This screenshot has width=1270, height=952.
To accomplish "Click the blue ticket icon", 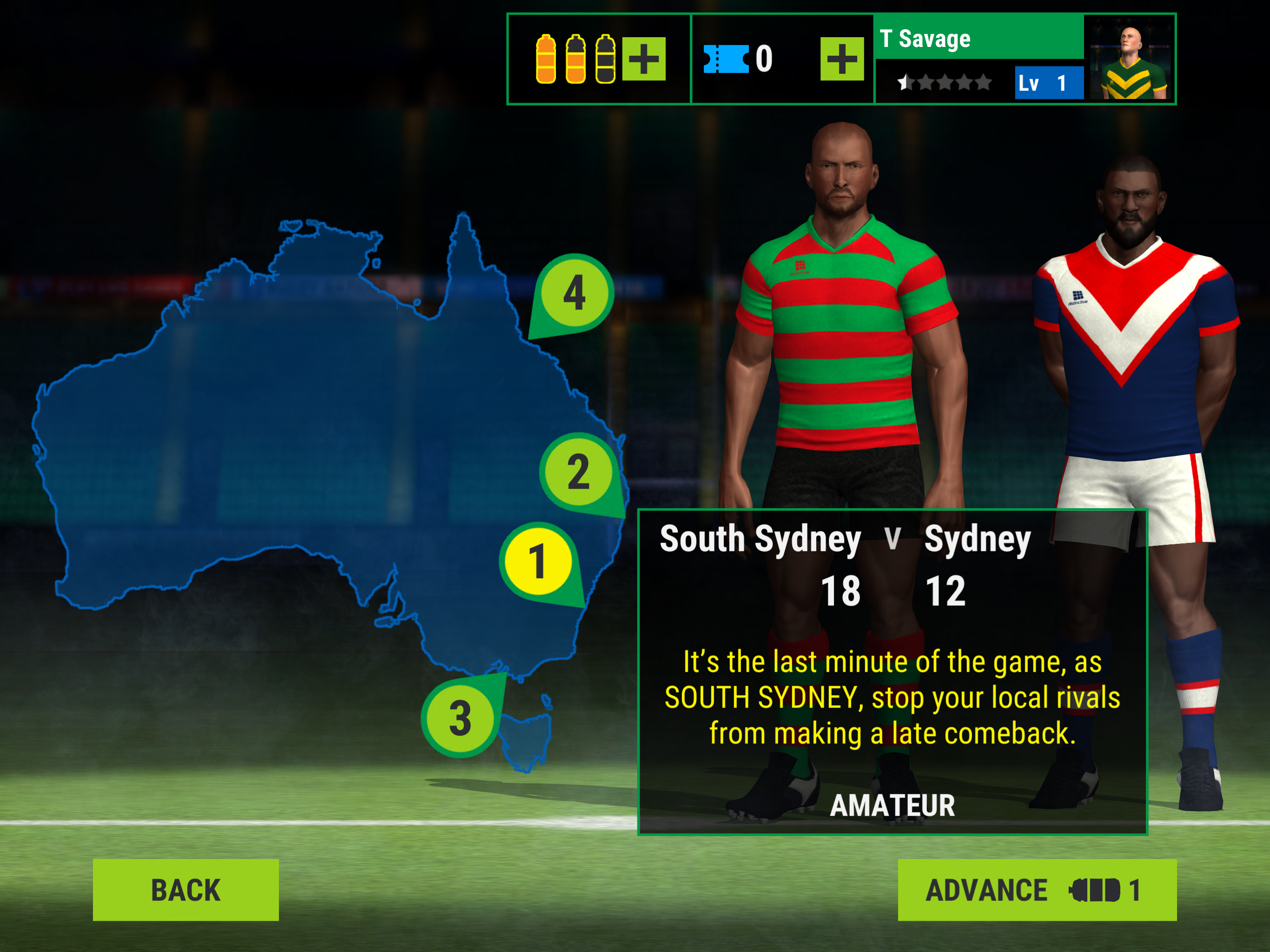I will tap(726, 58).
